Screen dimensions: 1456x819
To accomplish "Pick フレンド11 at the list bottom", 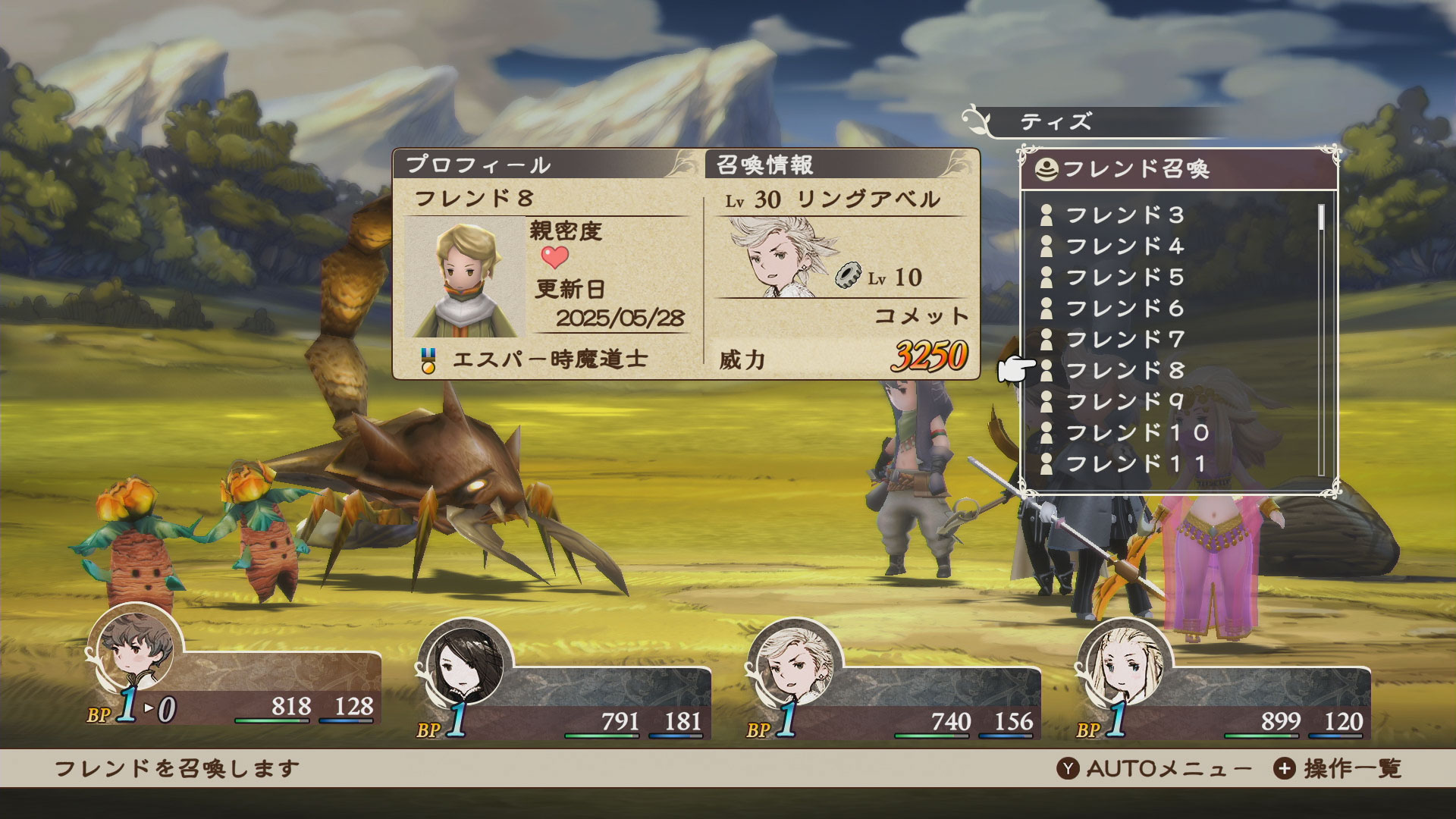I will [x=1134, y=464].
